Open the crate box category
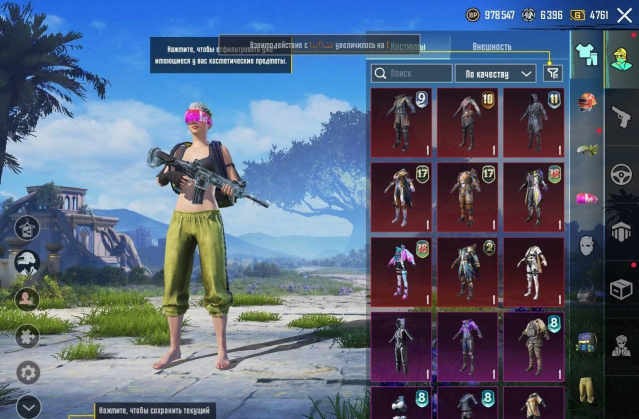Screen dimensions: 639x419 620,289
